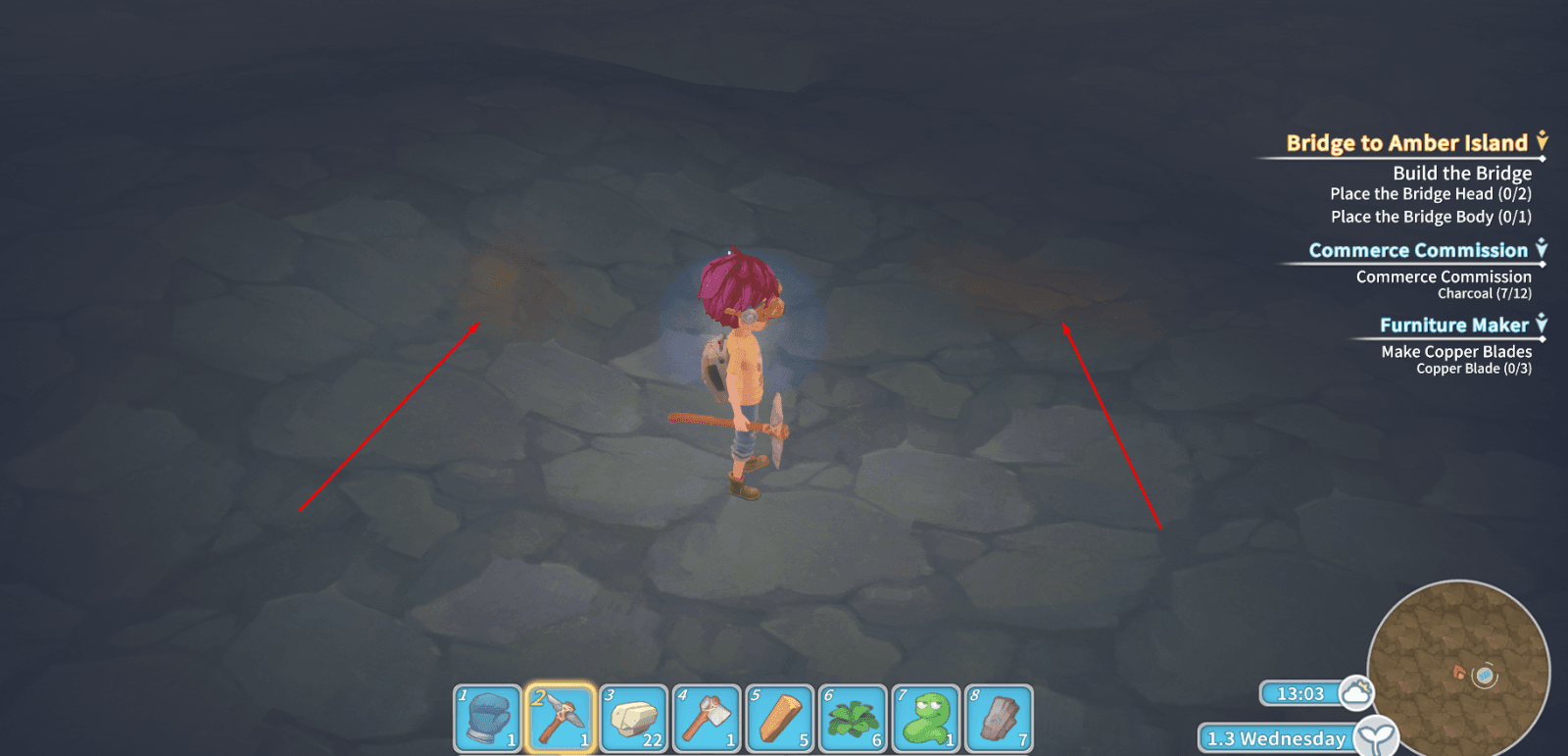Select the work glove in hotbar slot 1
The height and width of the screenshot is (756, 1568).
pos(489,718)
